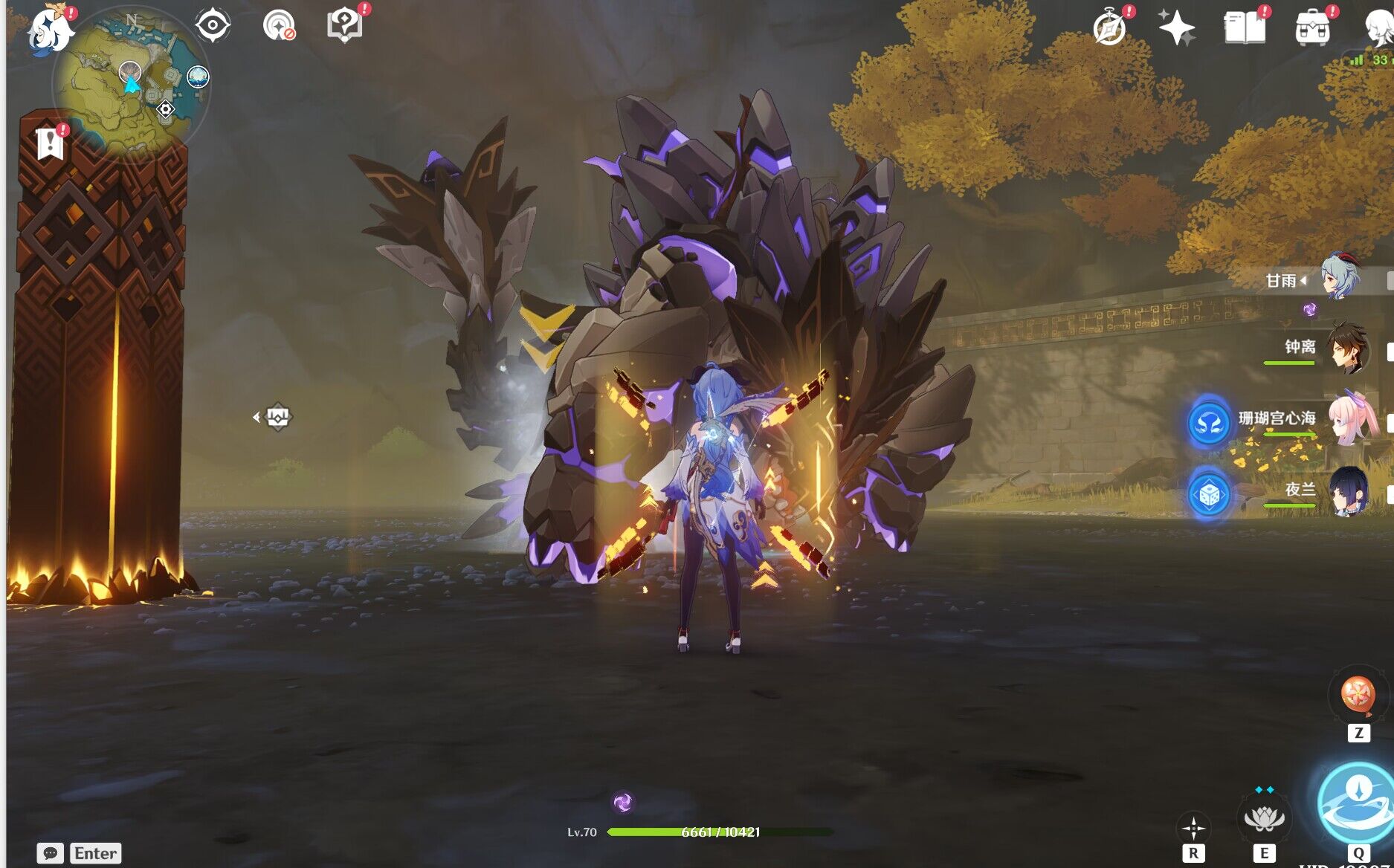
Task: Open the inventory backpack icon
Action: click(1312, 28)
